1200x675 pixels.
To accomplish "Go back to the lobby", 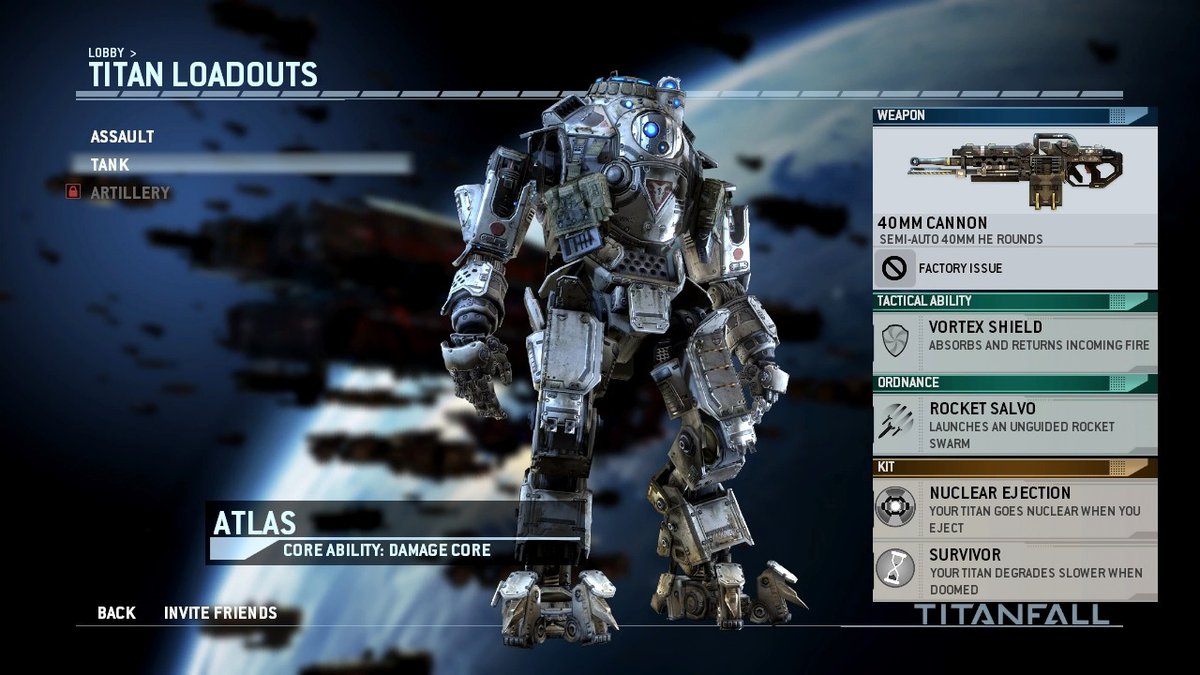I will (116, 613).
